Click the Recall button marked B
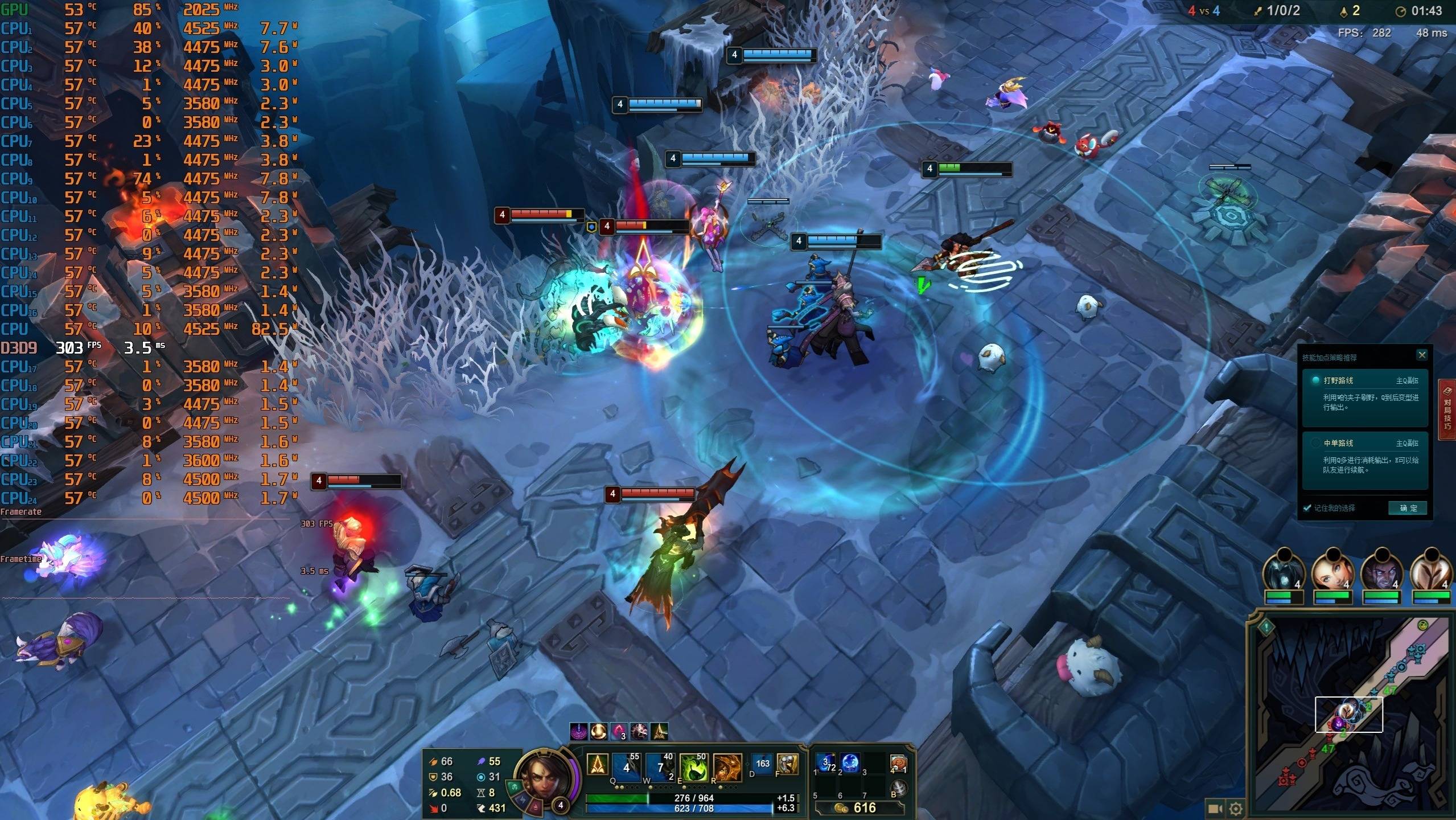1456x820 pixels. point(899,789)
